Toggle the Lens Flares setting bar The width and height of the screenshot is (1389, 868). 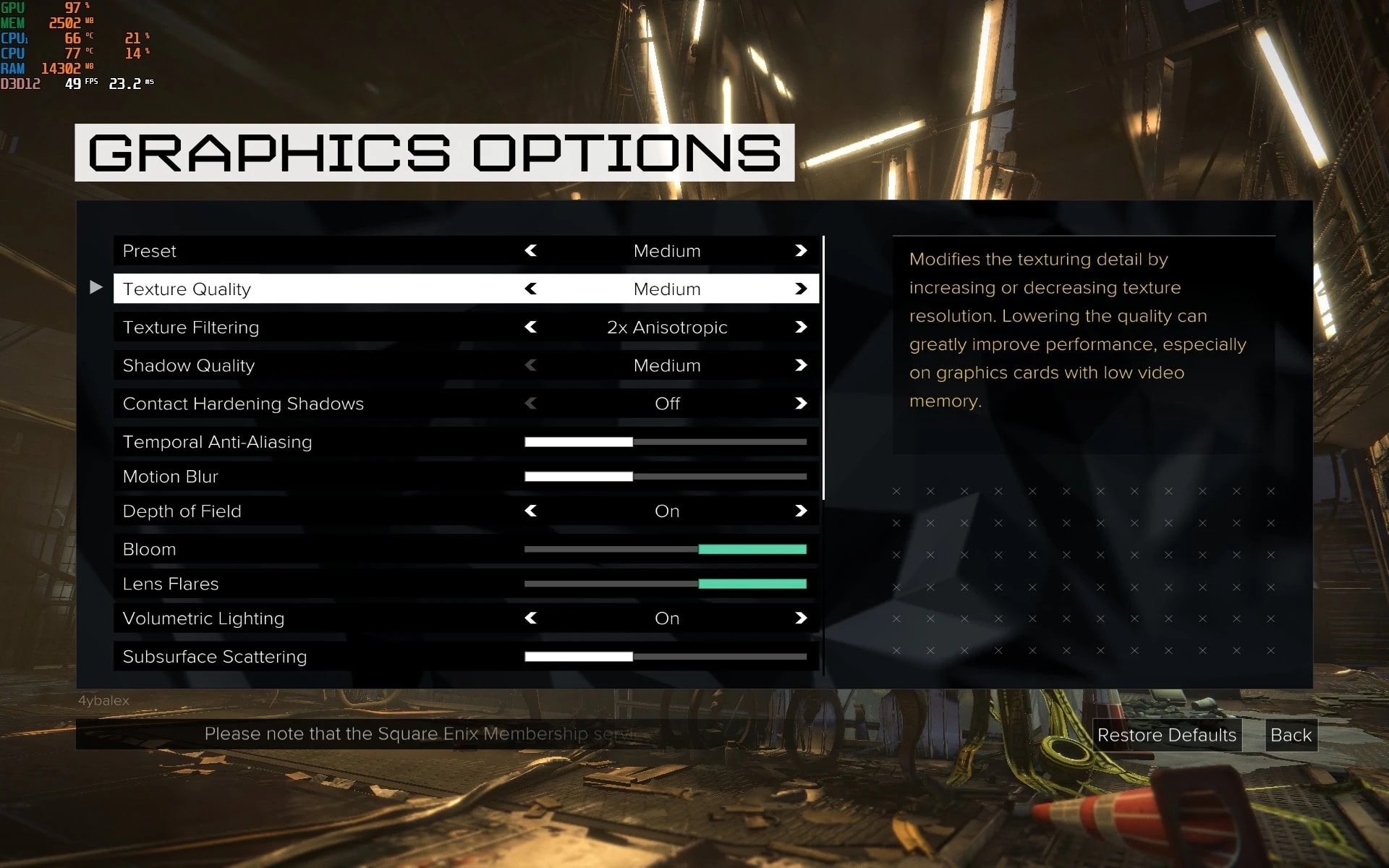point(665,584)
